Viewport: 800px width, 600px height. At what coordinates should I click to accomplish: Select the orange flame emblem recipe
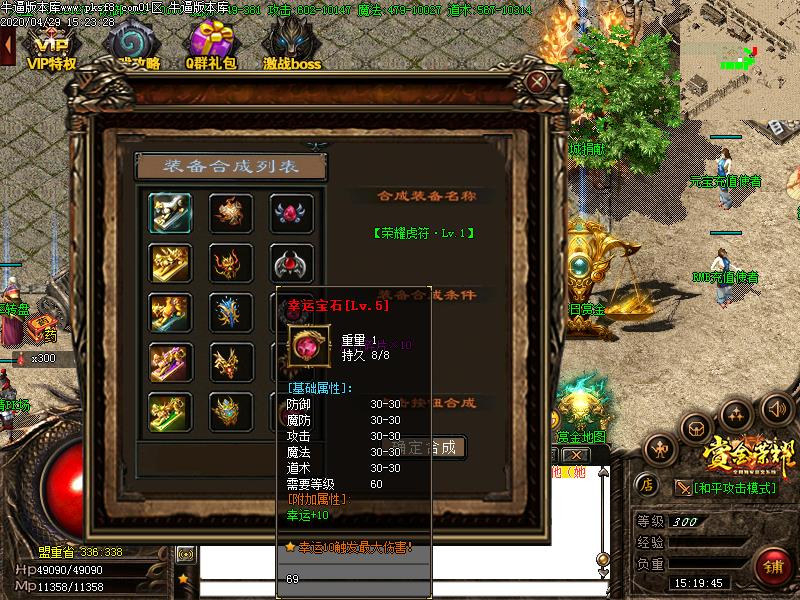pos(230,212)
